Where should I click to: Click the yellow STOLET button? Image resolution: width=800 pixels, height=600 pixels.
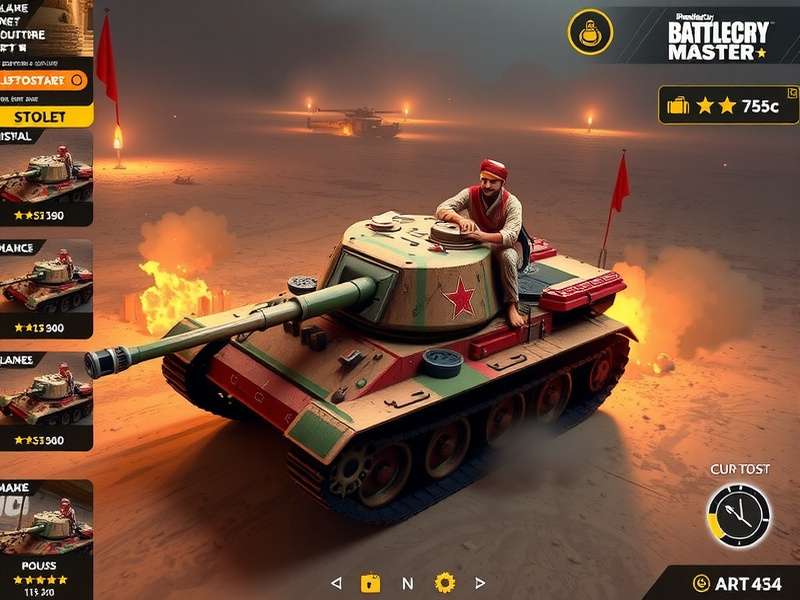click(x=45, y=116)
